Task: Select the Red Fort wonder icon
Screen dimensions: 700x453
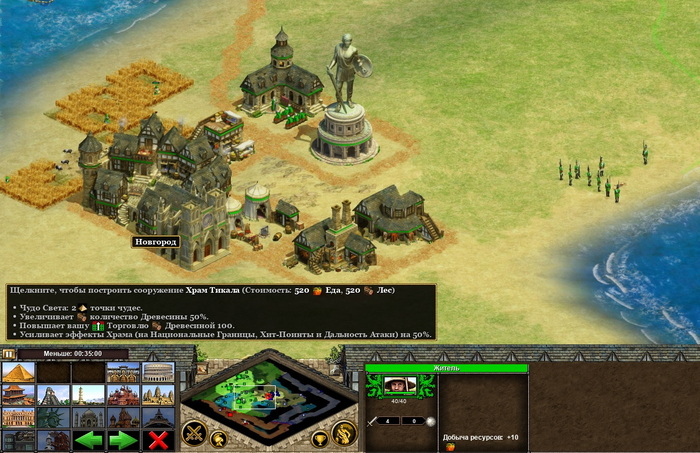Action: (x=123, y=395)
